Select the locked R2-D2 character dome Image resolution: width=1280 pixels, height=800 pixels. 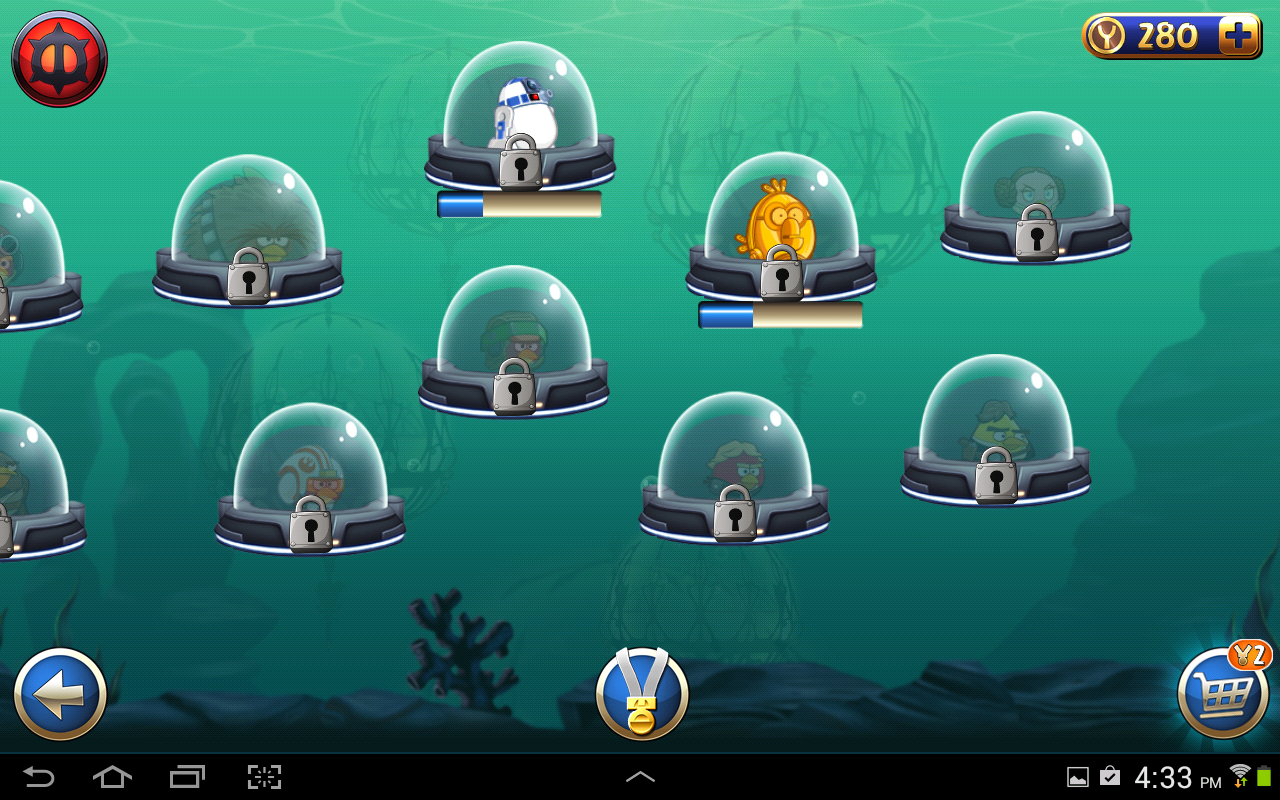coord(520,120)
